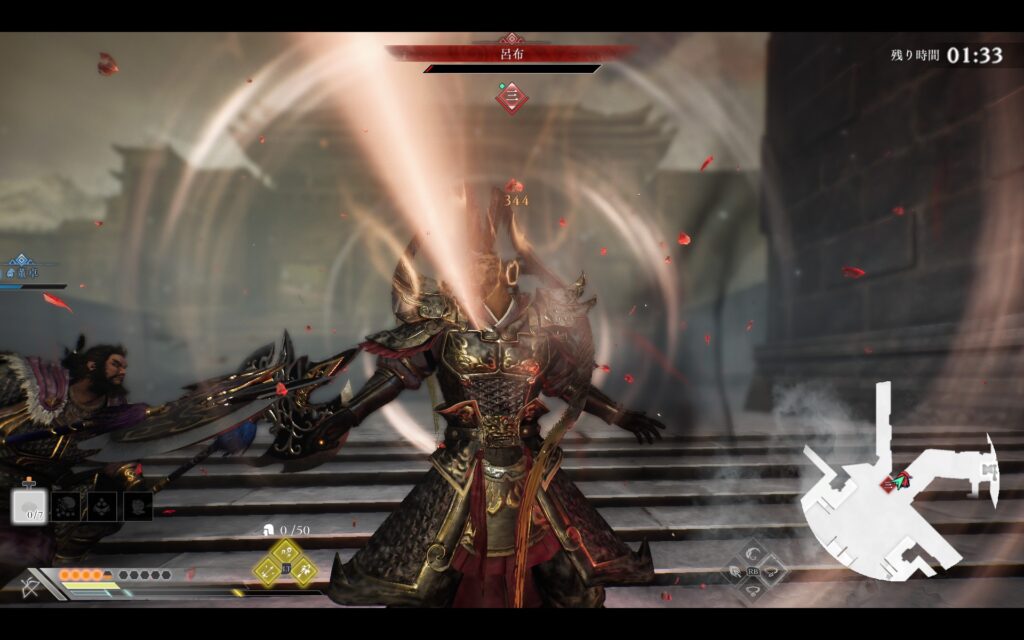Click the red enemy officer marker on minimap
This screenshot has height=640, width=1024.
tap(888, 484)
